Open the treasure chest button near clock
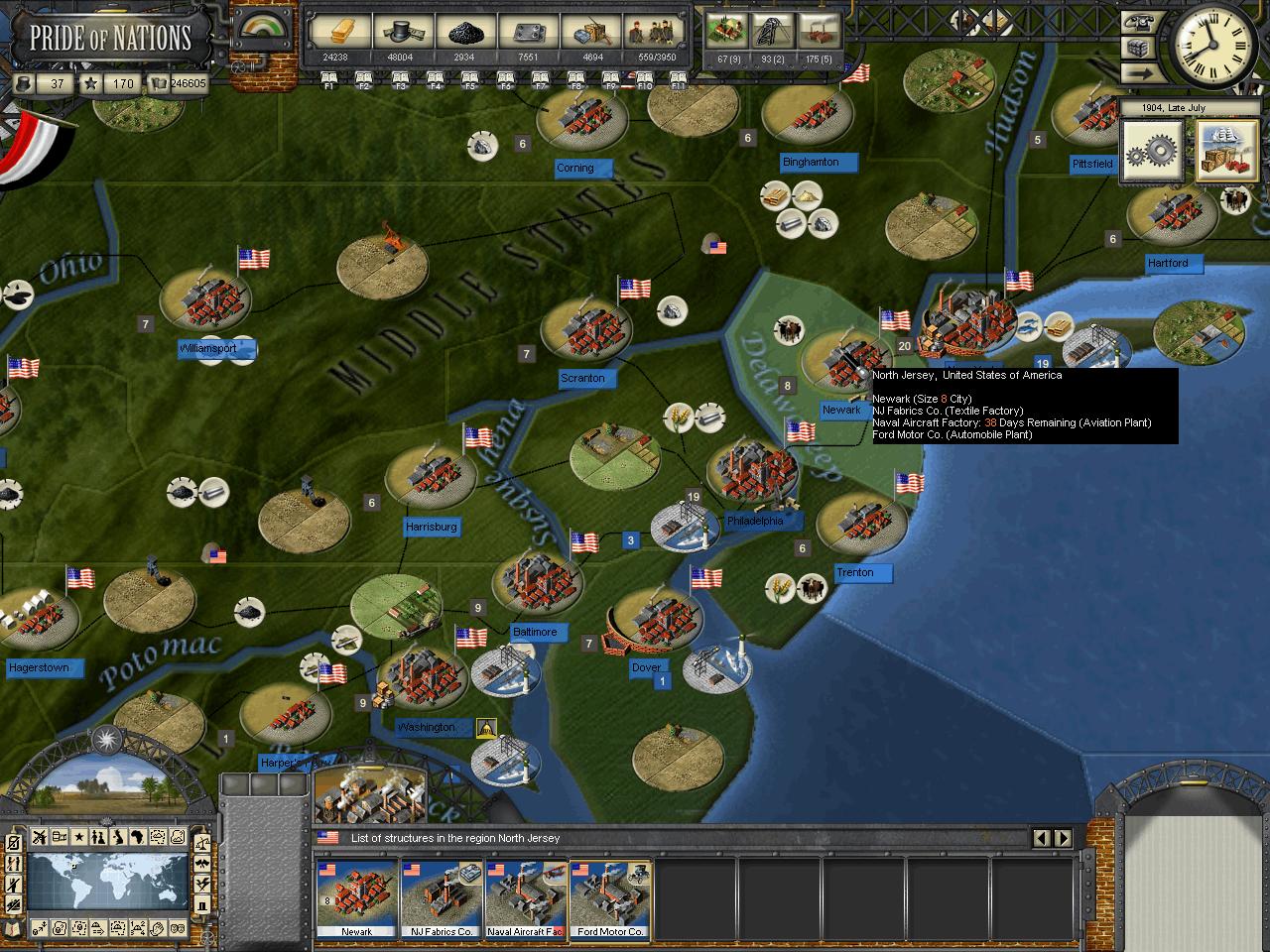 click(x=1138, y=48)
